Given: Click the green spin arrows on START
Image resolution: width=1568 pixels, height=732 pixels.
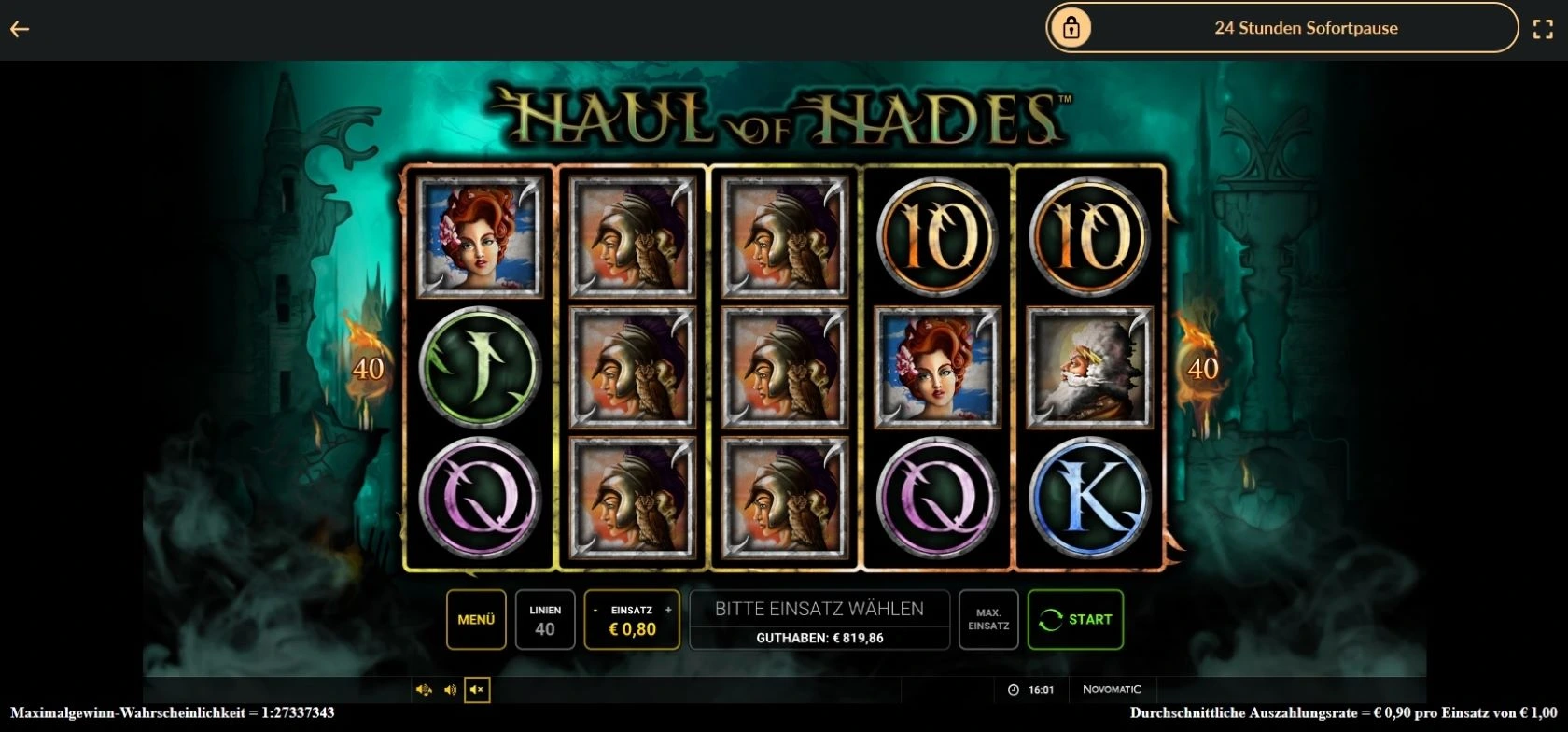Looking at the screenshot, I should [1049, 619].
